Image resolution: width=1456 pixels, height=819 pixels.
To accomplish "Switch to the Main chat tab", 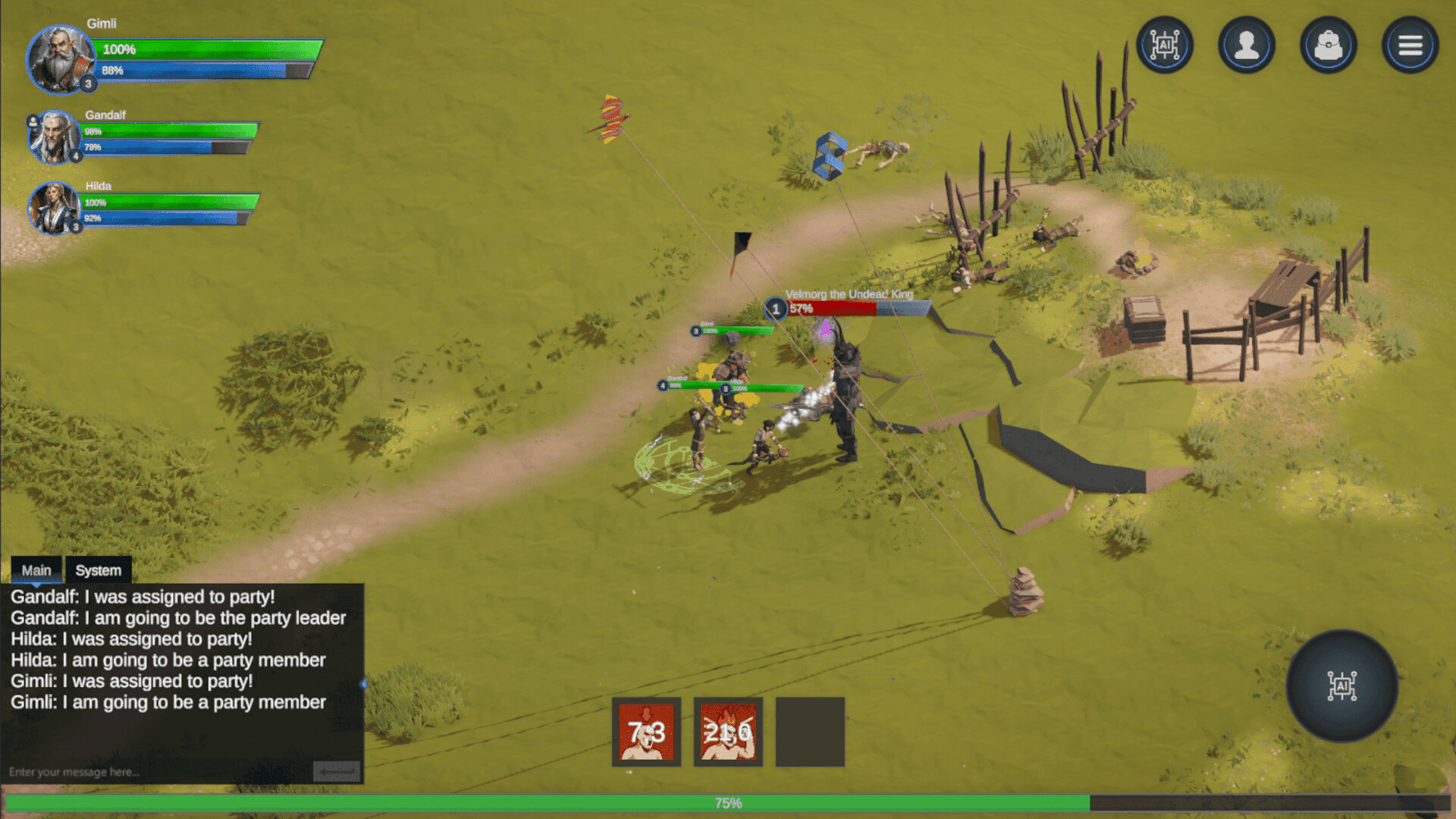I will coord(36,570).
